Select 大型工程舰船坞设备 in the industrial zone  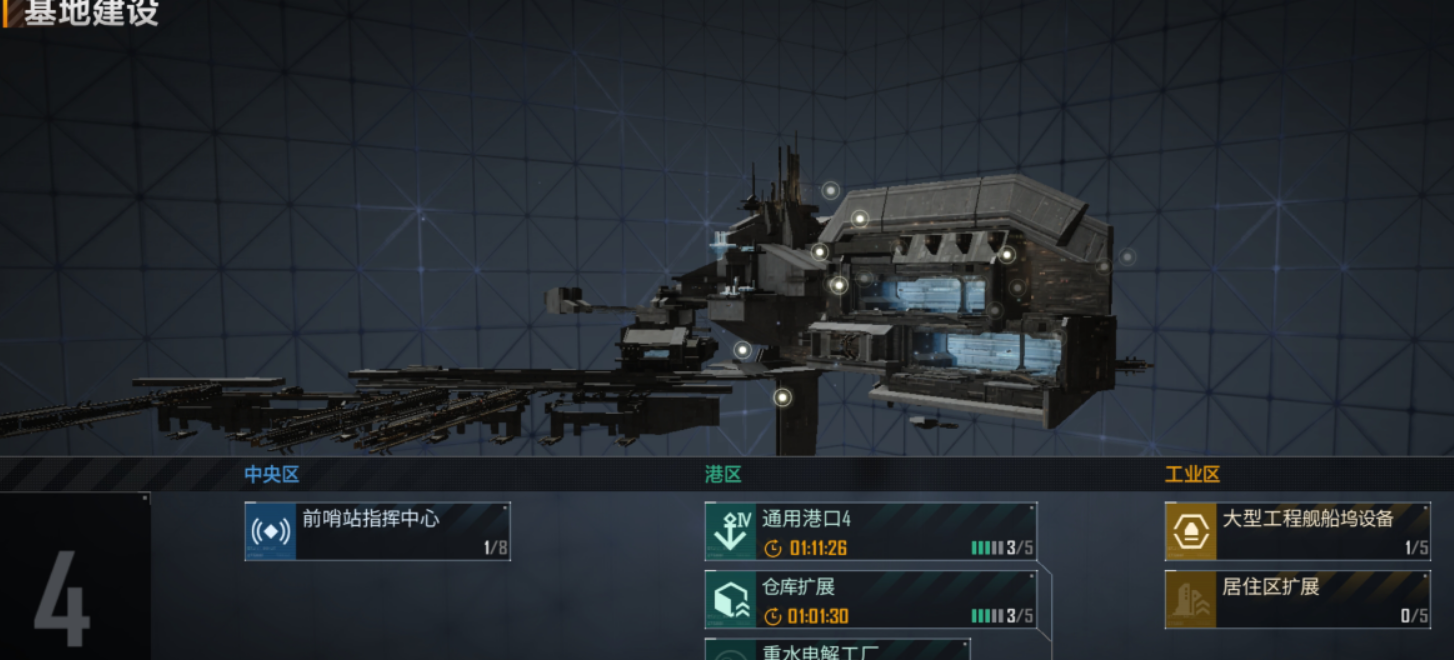click(1297, 531)
